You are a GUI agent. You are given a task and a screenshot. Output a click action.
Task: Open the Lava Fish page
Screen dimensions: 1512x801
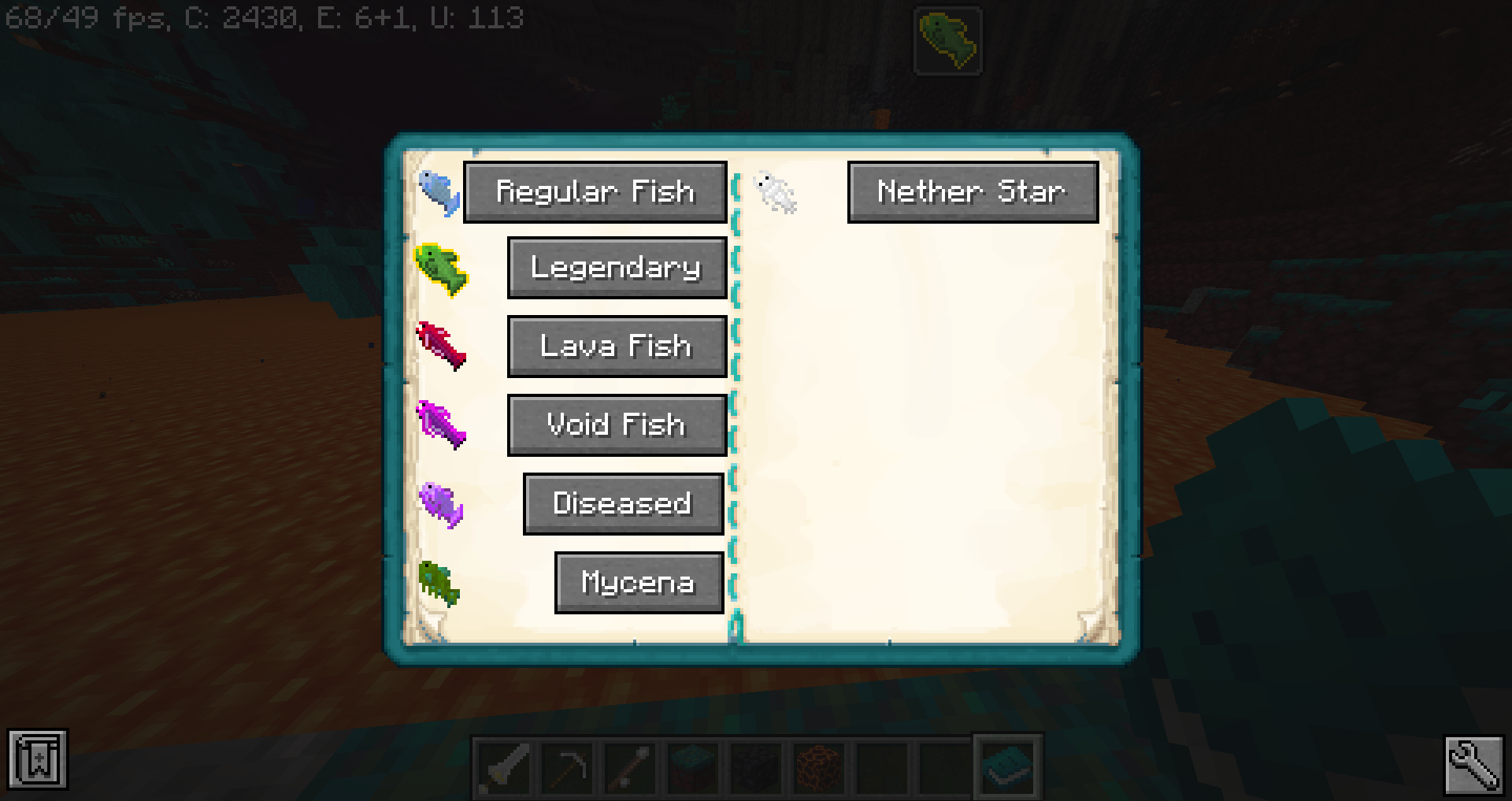click(617, 347)
